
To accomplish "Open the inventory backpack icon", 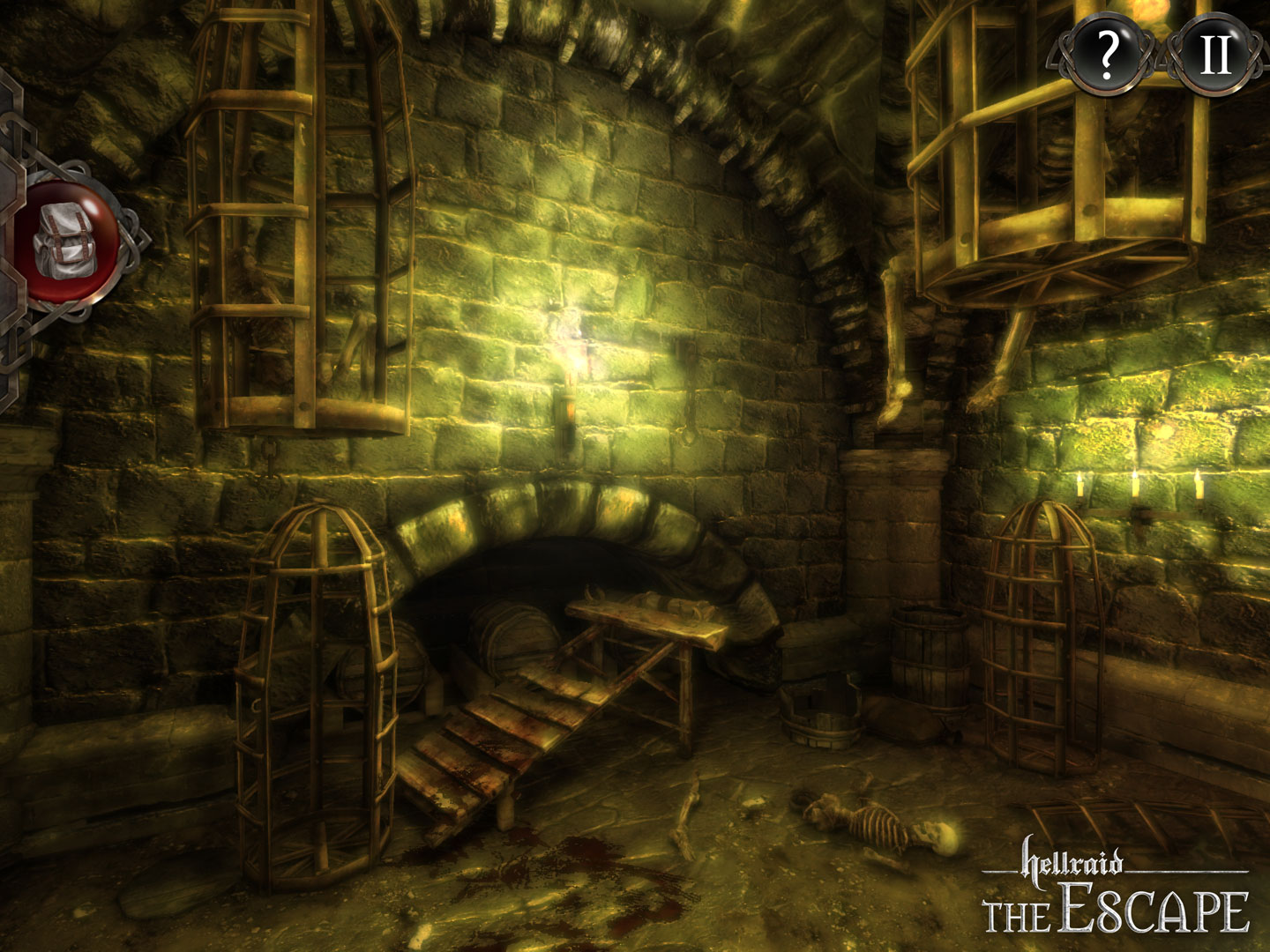I will pyautogui.click(x=66, y=240).
